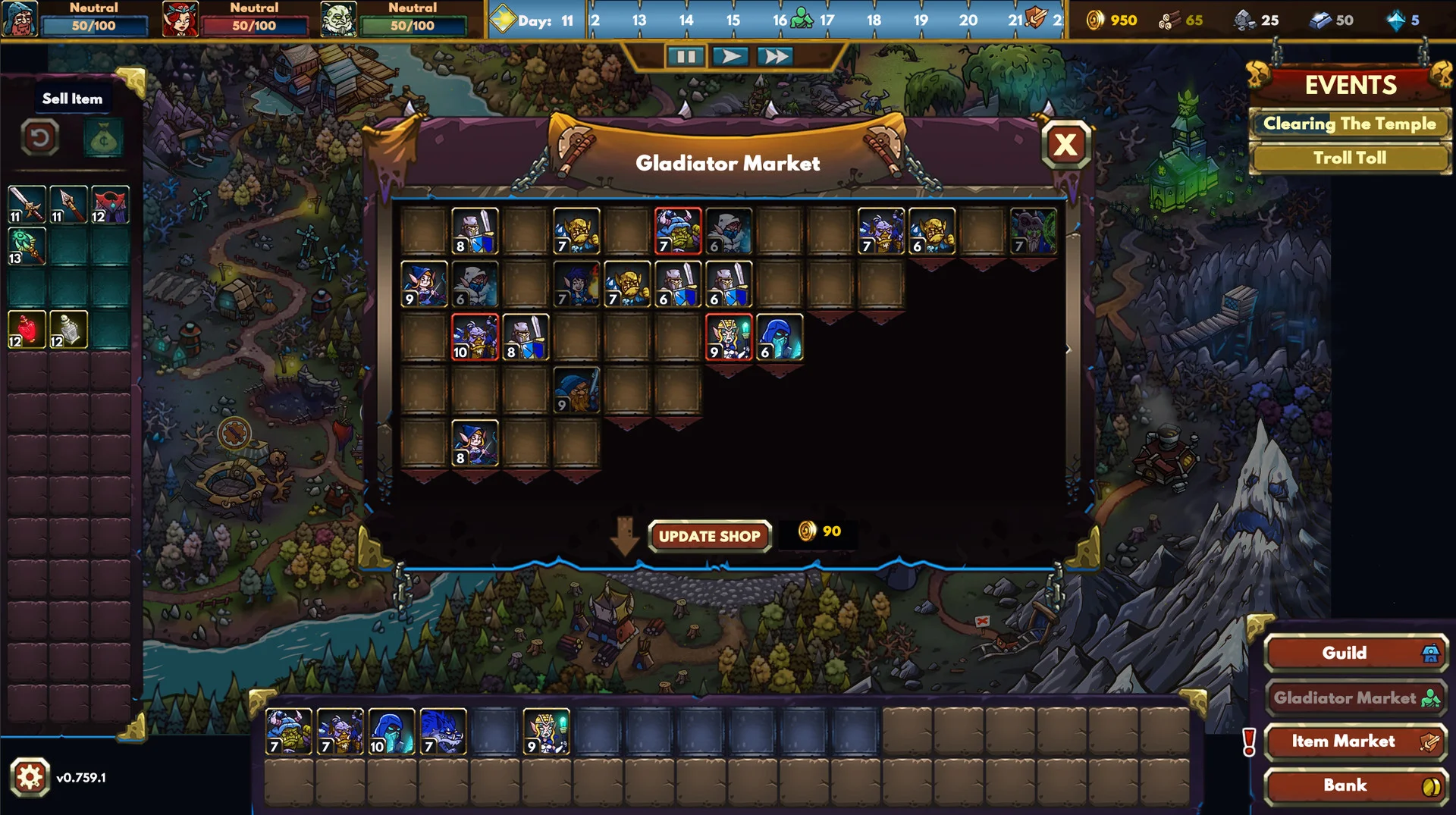Open the Bank
The image size is (1456, 815).
(x=1356, y=785)
